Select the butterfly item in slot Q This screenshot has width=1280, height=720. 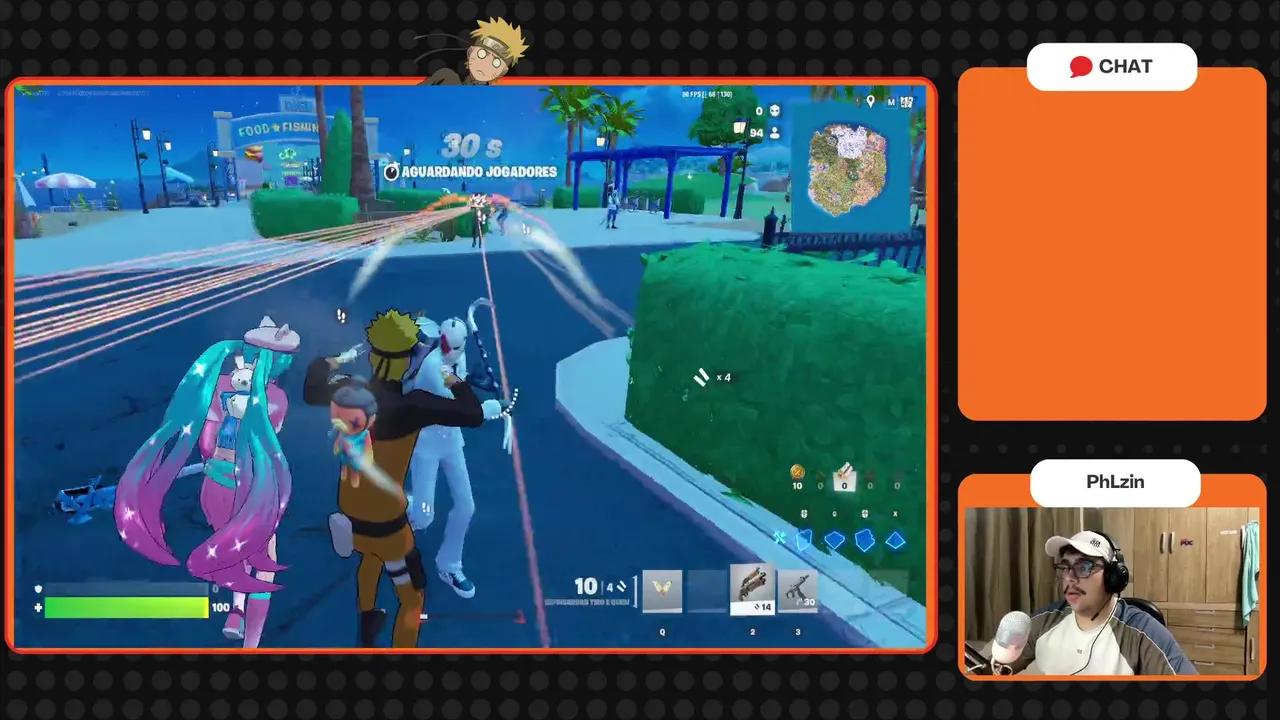tap(660, 590)
